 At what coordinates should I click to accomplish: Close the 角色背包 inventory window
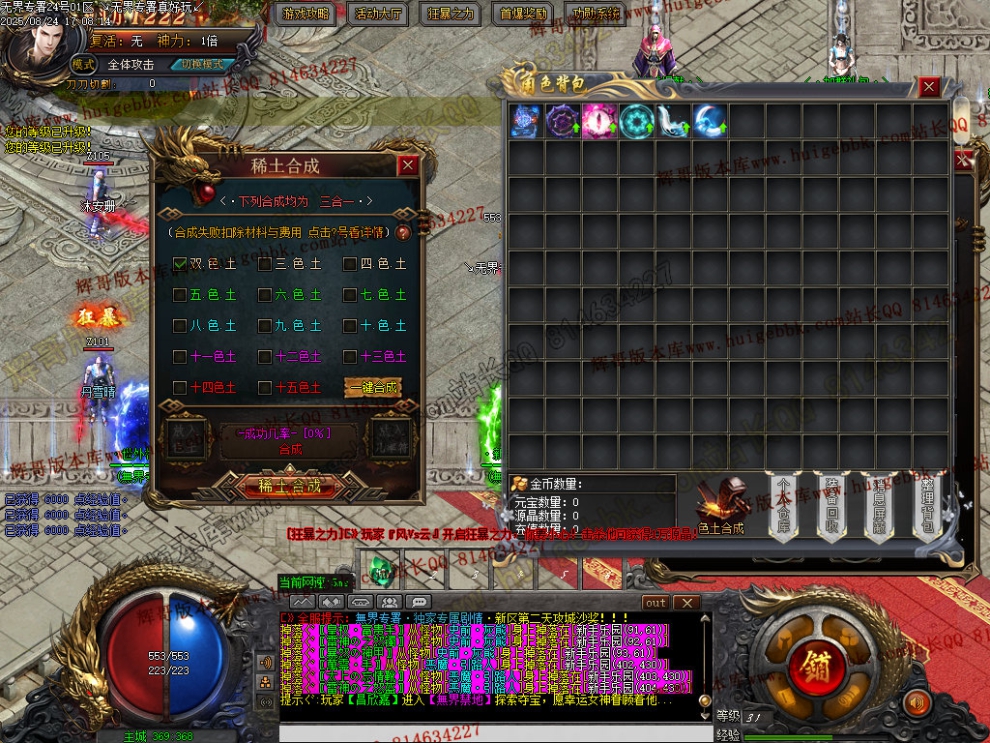pyautogui.click(x=929, y=87)
